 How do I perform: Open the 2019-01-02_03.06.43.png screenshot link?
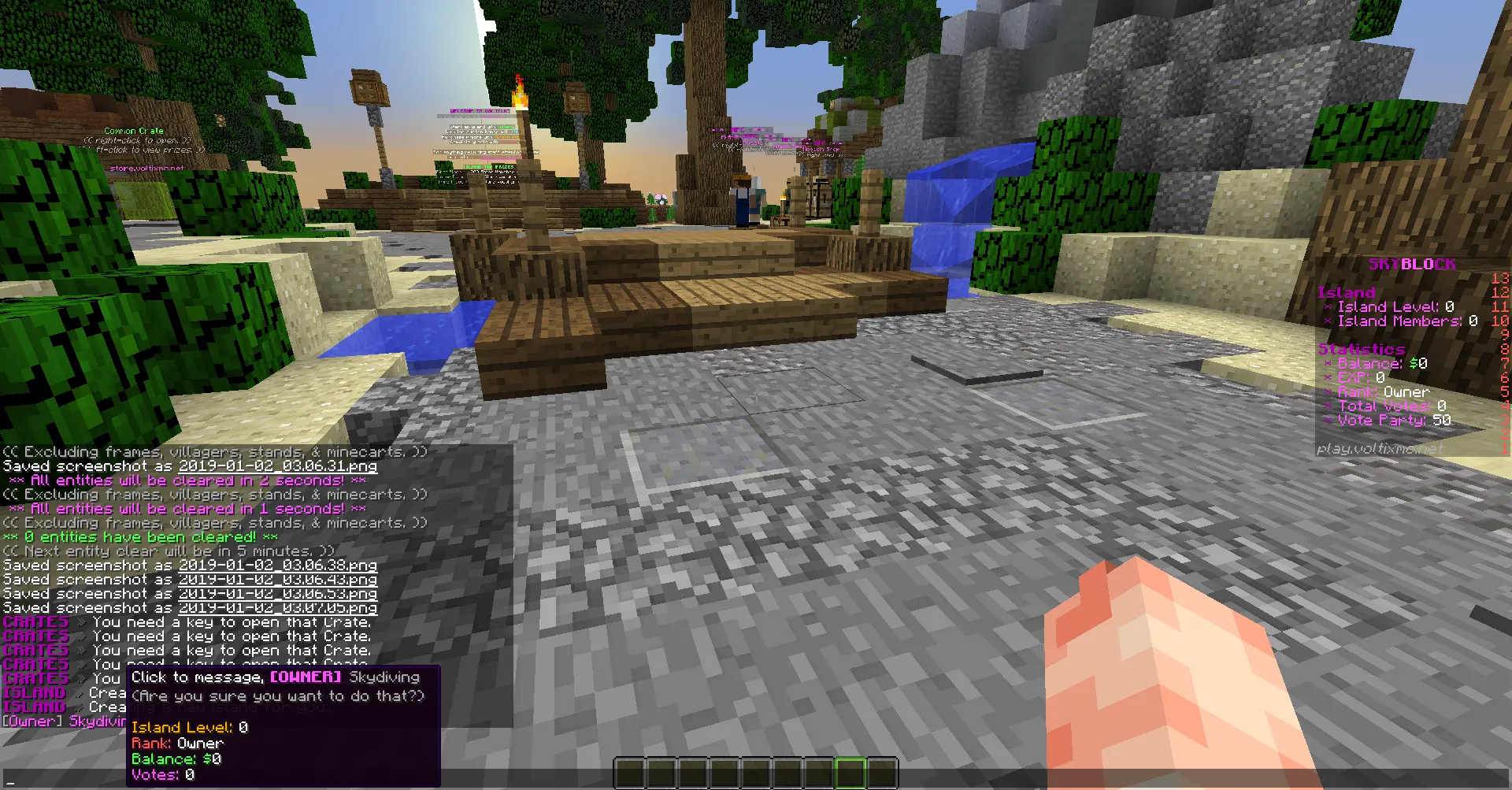click(x=277, y=580)
